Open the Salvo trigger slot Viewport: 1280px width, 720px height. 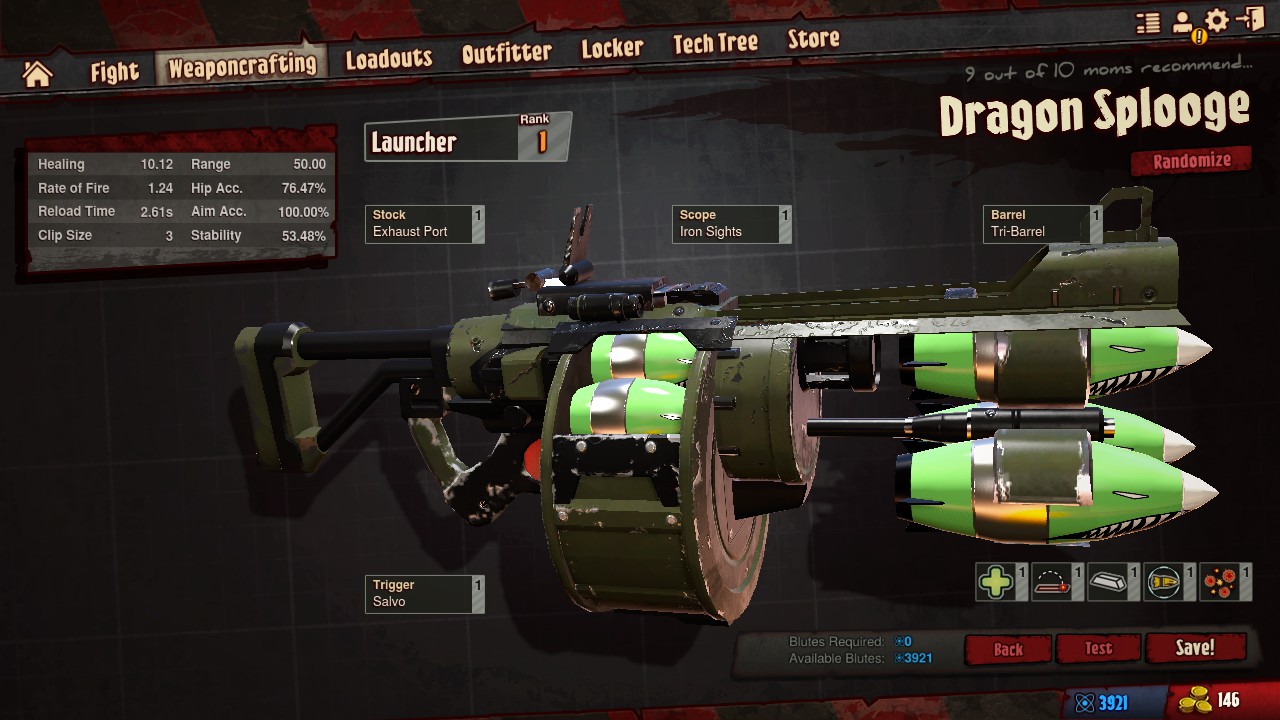(424, 594)
